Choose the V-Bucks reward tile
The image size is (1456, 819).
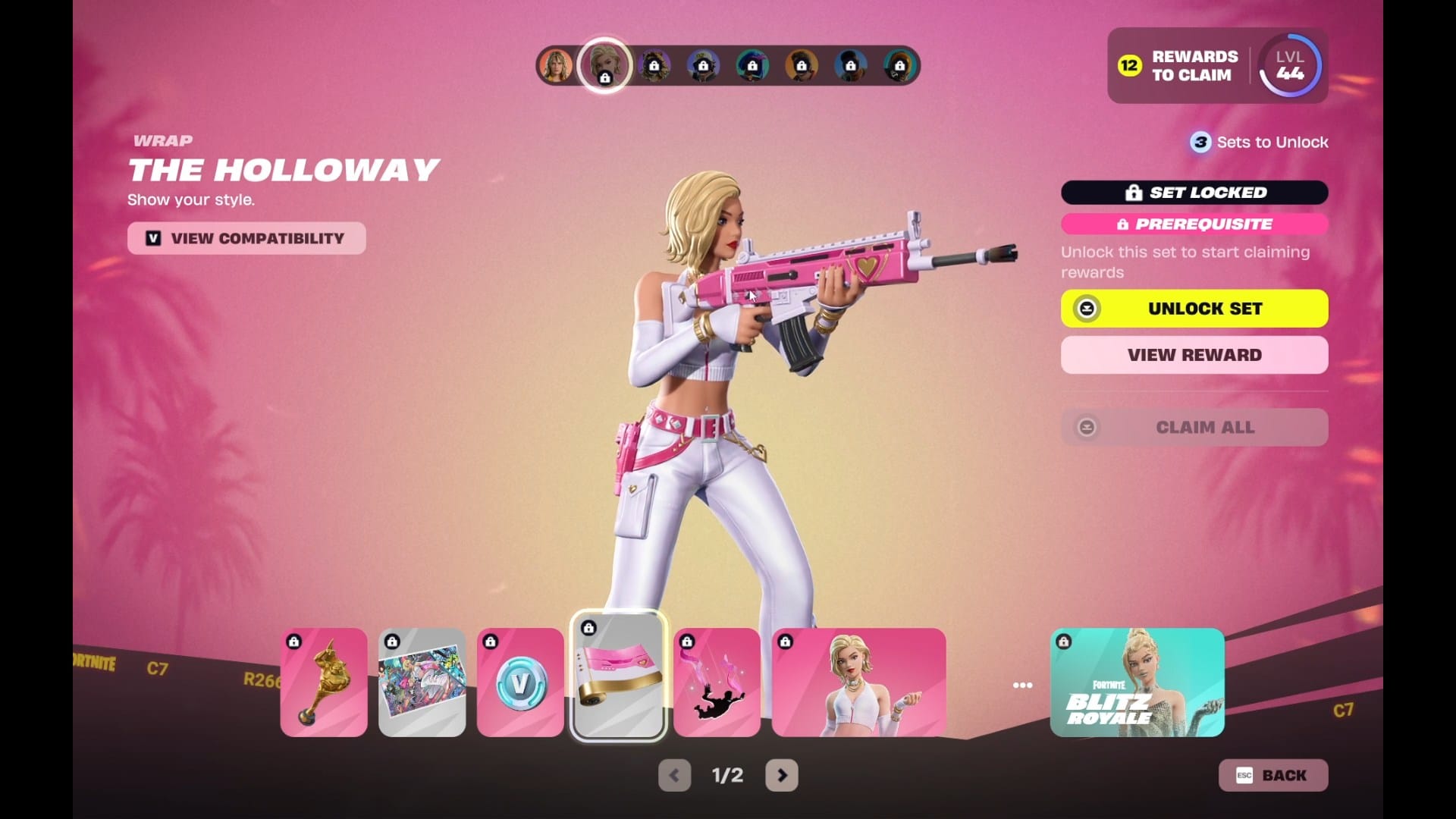click(520, 682)
